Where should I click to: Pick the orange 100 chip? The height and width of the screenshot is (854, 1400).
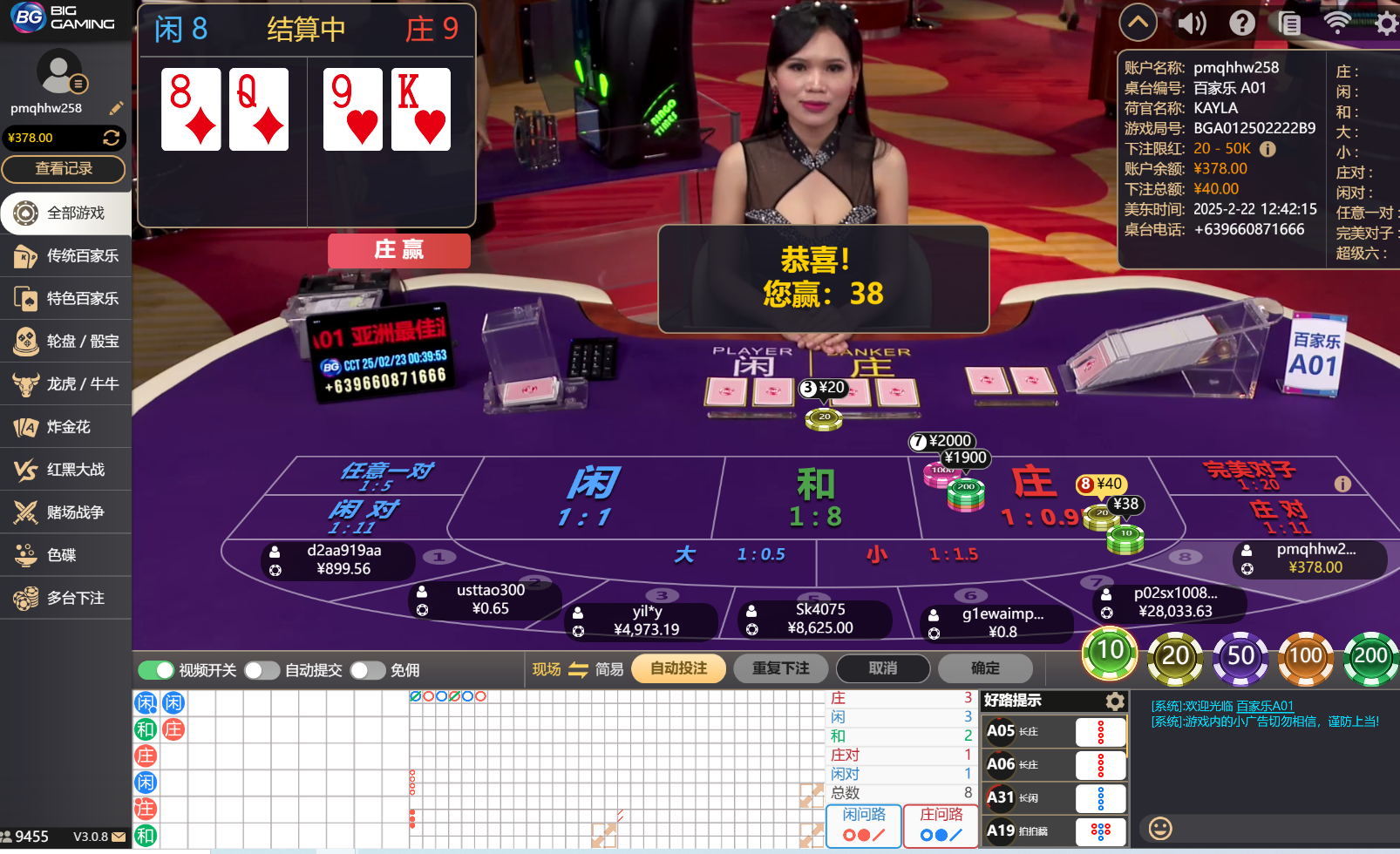coord(1305,656)
